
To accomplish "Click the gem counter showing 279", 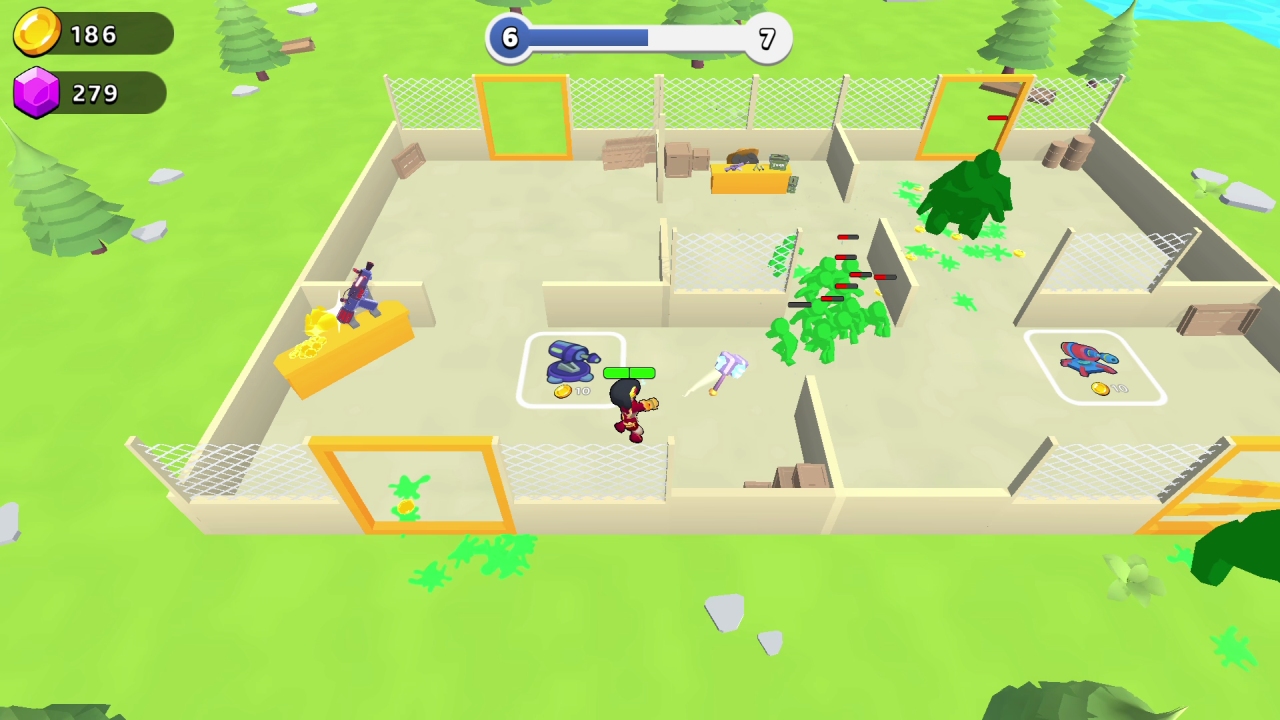I will click(x=92, y=92).
